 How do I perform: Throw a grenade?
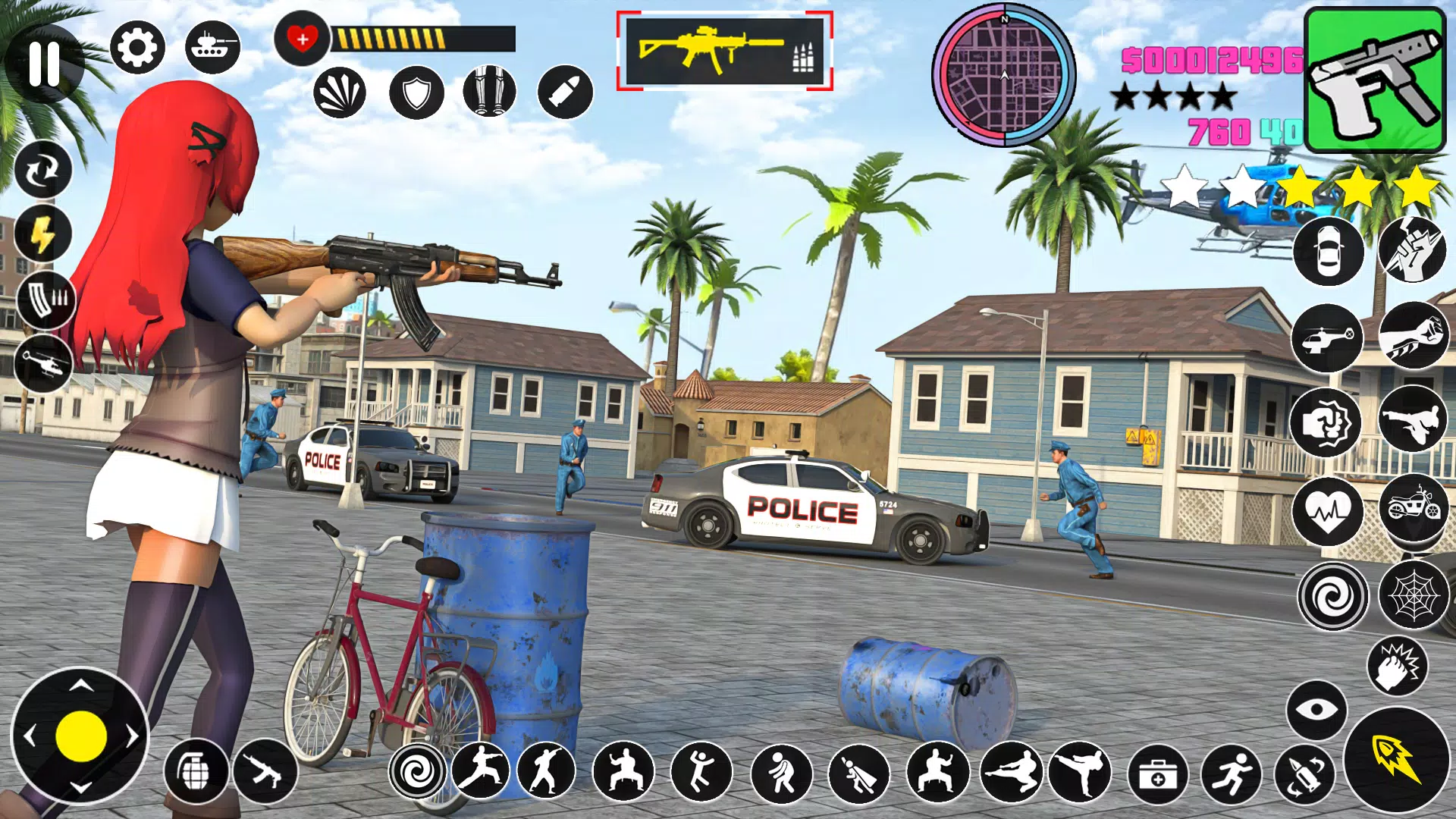[x=196, y=771]
